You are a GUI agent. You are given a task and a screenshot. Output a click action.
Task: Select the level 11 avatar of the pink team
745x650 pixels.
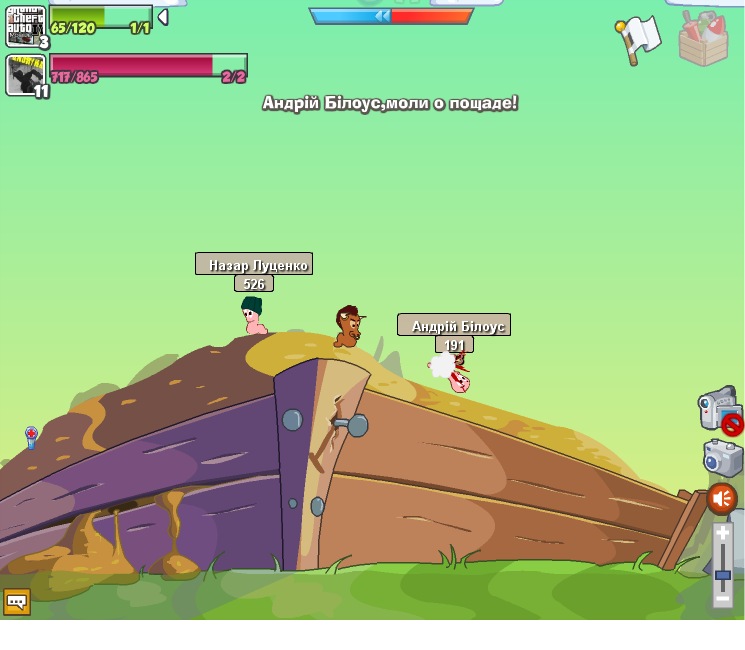[x=25, y=74]
